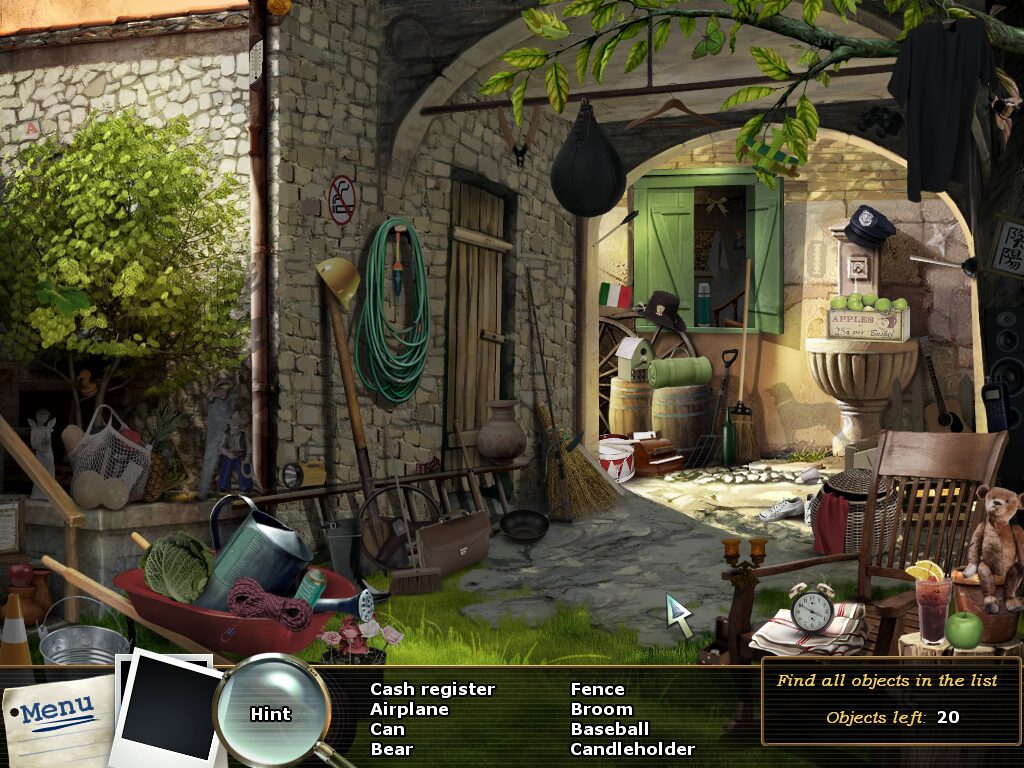The width and height of the screenshot is (1024, 768).
Task: Choose 'Broom' from the object list
Action: 601,709
